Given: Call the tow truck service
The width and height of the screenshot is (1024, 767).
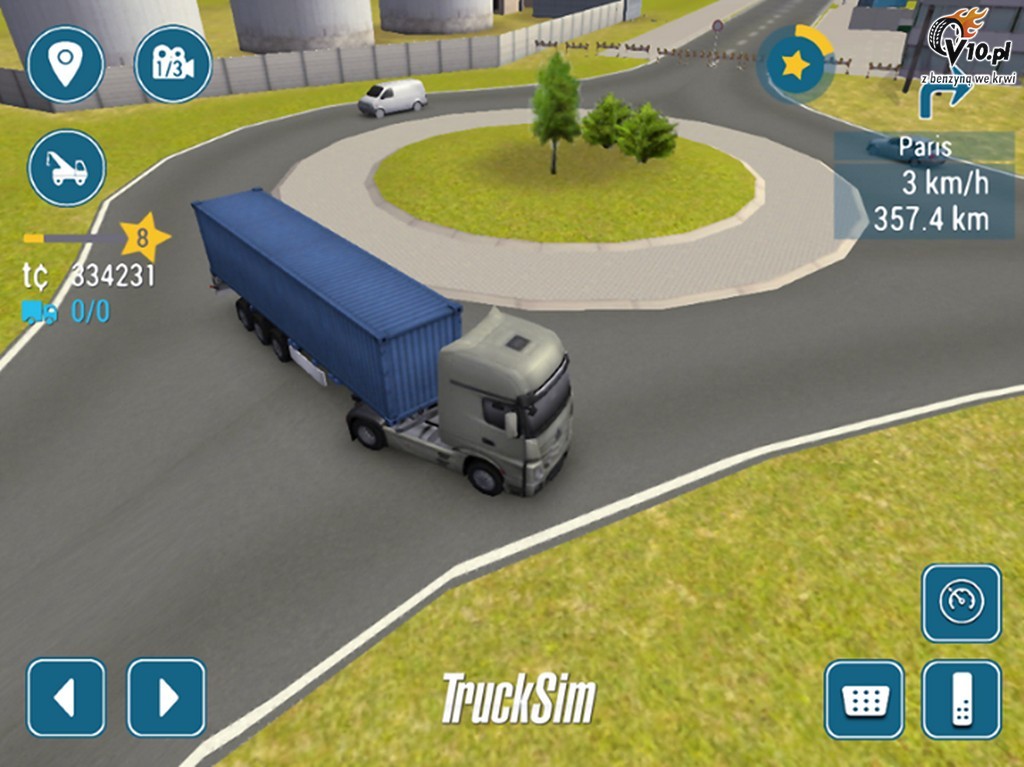Looking at the screenshot, I should 66,168.
